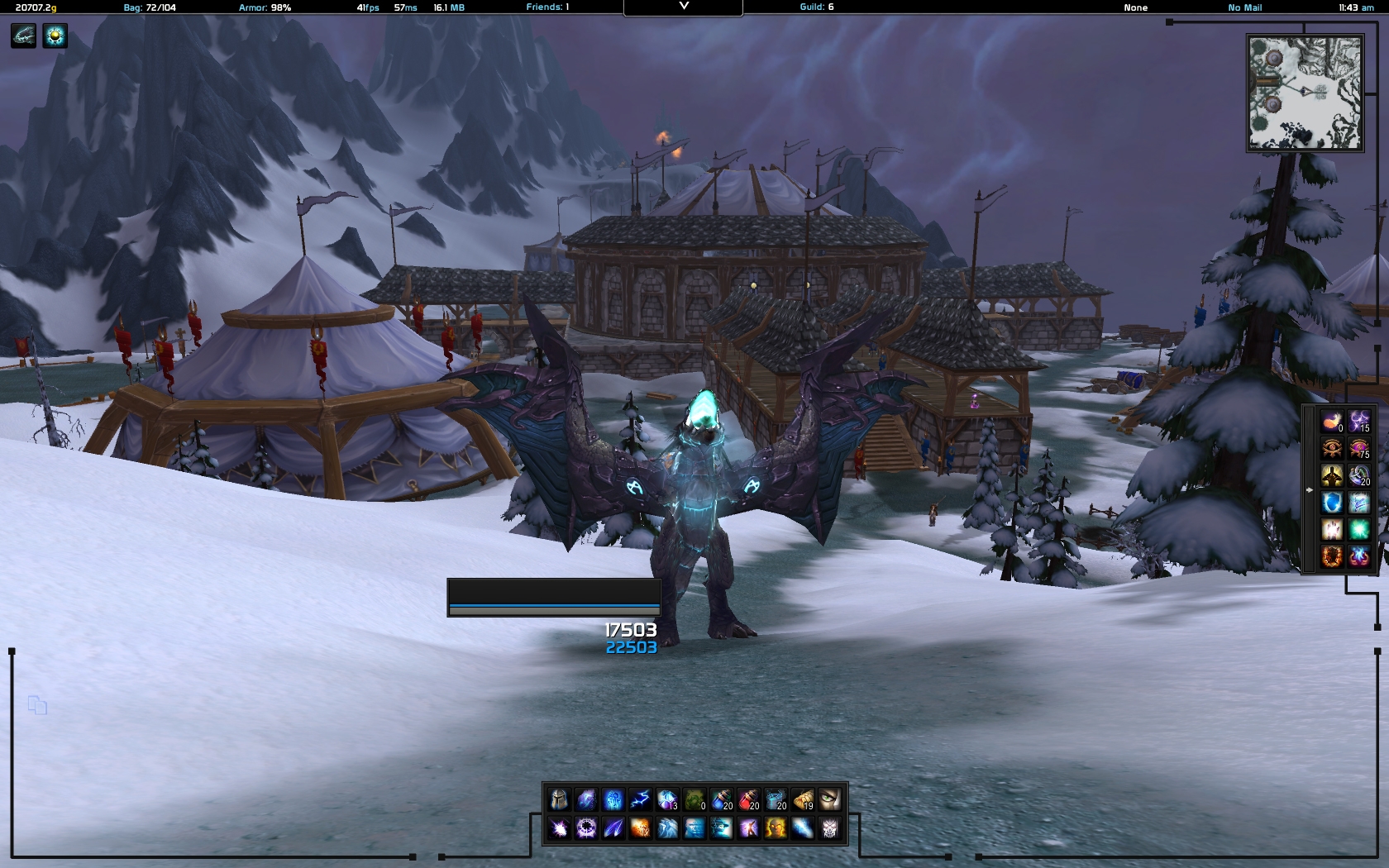Use the orange feather item
Screen dimensions: 1389x868
point(1330,422)
